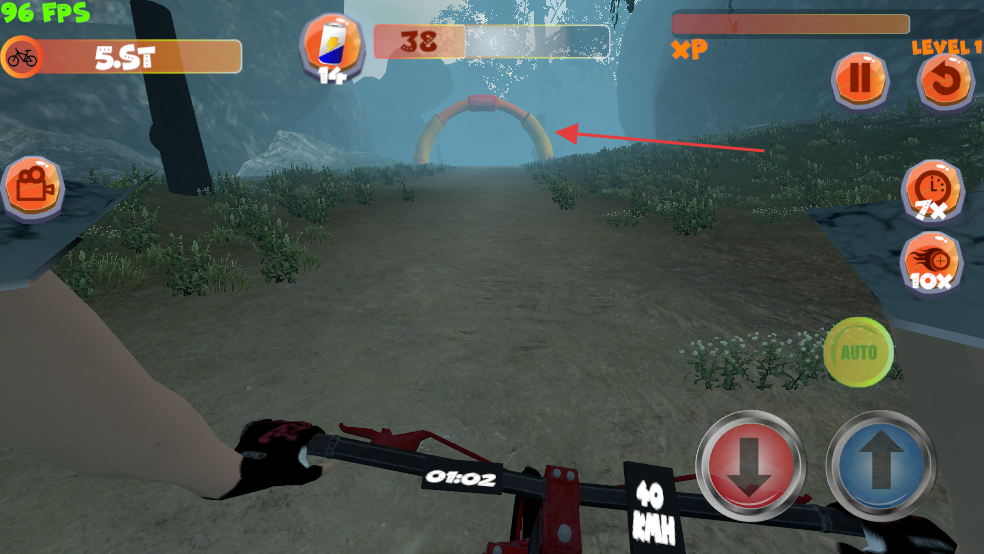Viewport: 984px width, 554px height.
Task: Switch camera view with the video camera icon
Action: click(x=33, y=186)
